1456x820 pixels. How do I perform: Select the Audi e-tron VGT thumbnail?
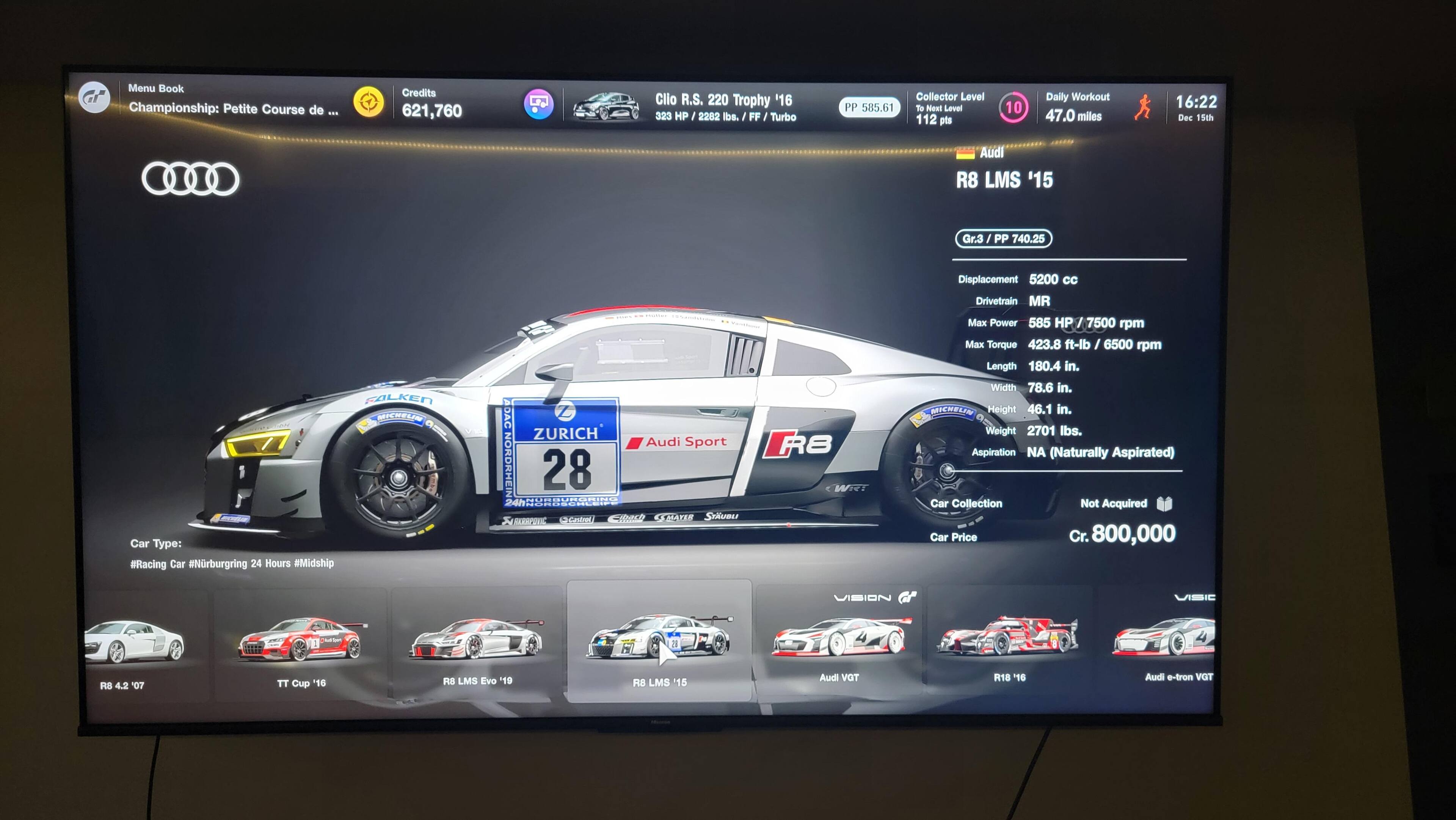point(1164,639)
